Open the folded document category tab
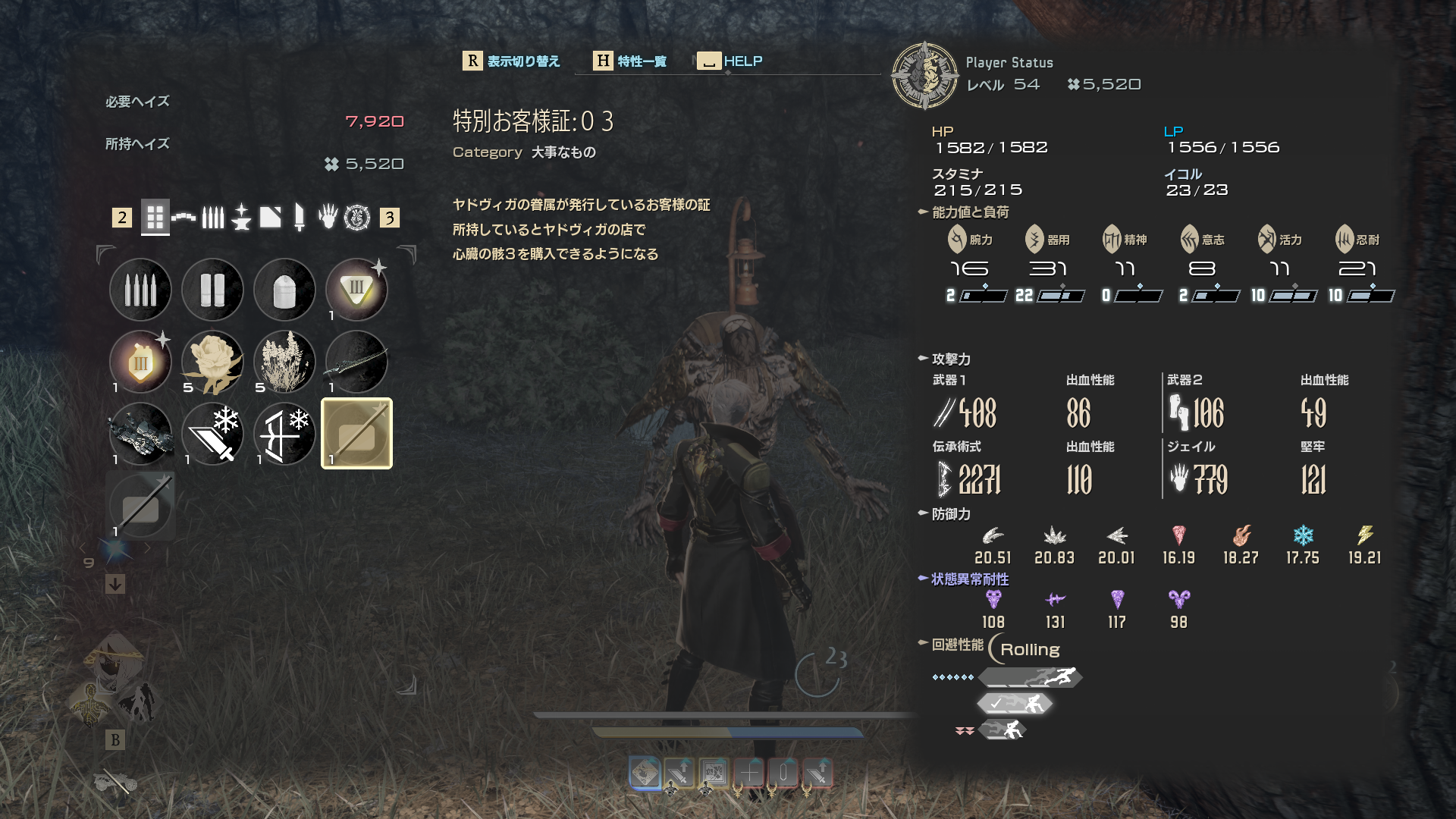 tap(270, 218)
